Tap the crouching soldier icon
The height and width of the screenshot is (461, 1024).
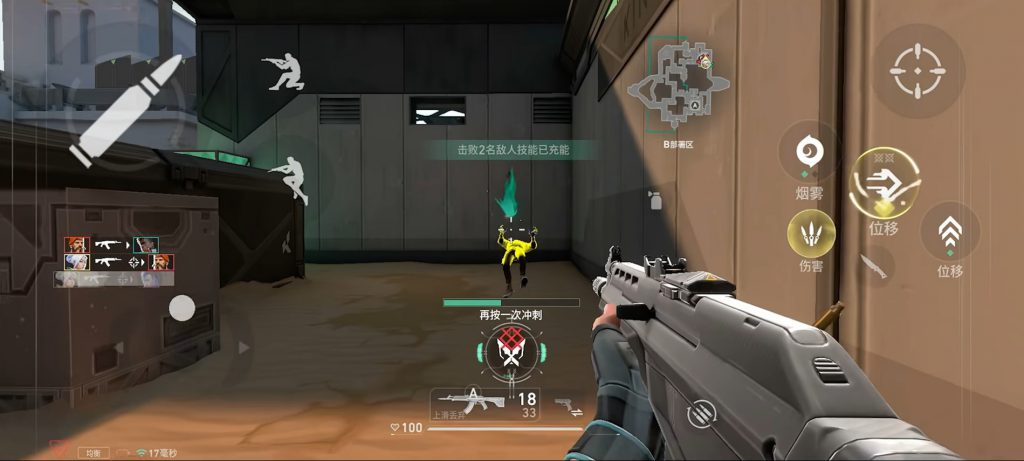[283, 71]
